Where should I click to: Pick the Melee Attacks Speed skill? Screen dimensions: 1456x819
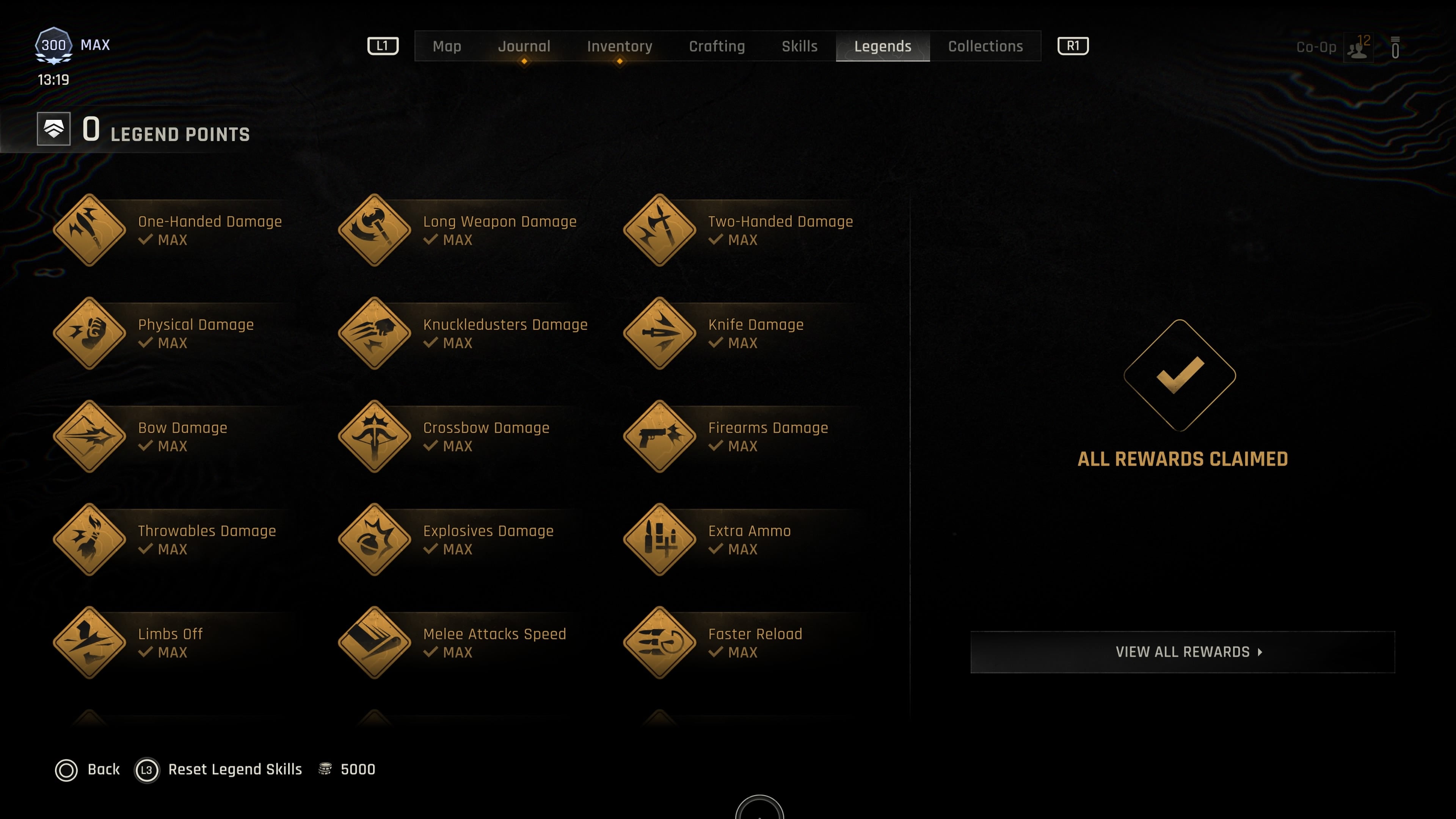374,643
